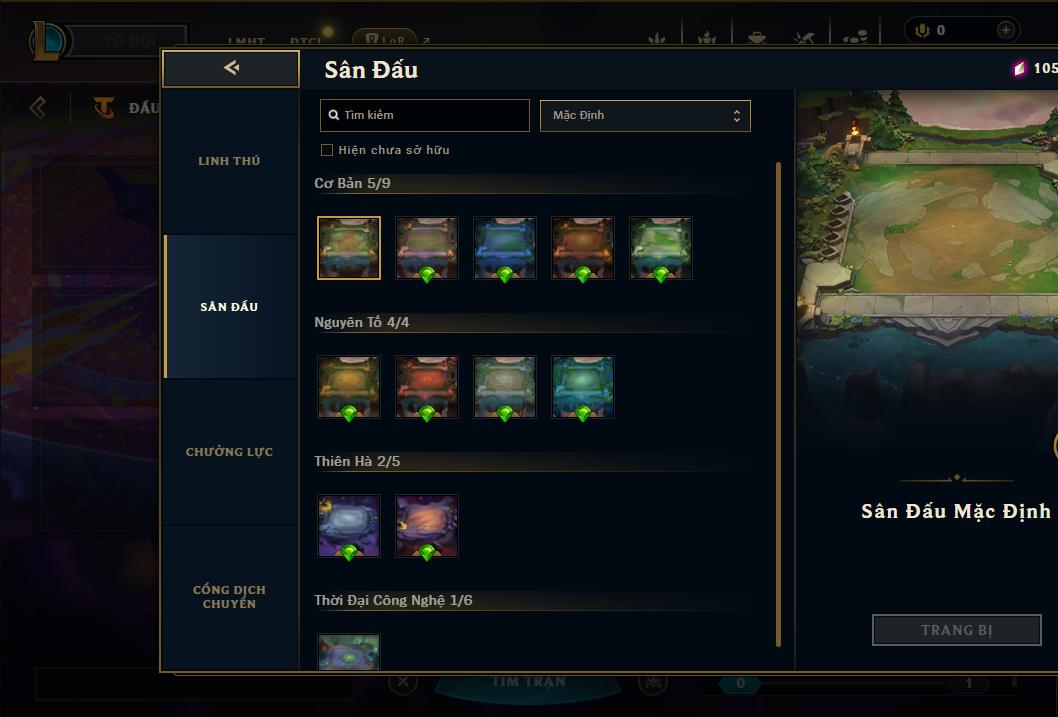Switch to Cổng Dịch Chuyển tab
The height and width of the screenshot is (717, 1058).
tap(229, 597)
